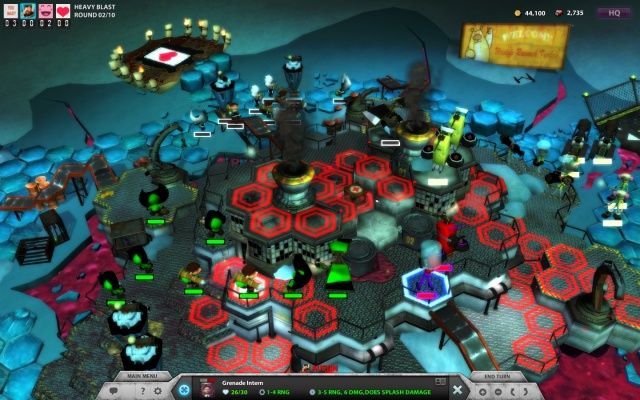Close the Grenade Intern unit panel
The width and height of the screenshot is (640, 400).
coord(457,390)
